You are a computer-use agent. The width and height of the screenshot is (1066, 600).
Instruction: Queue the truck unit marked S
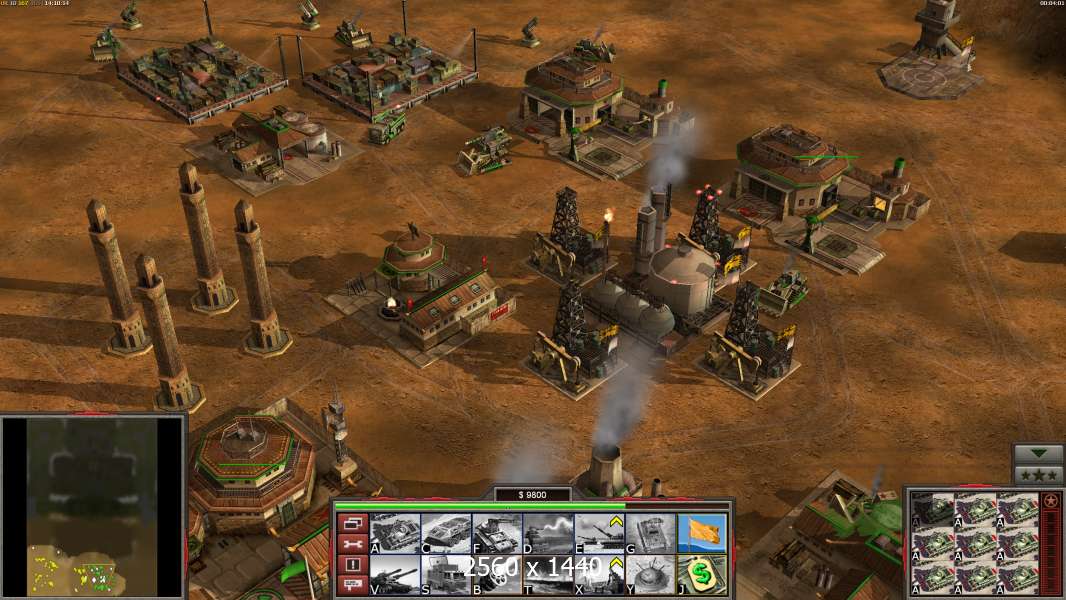[446, 575]
